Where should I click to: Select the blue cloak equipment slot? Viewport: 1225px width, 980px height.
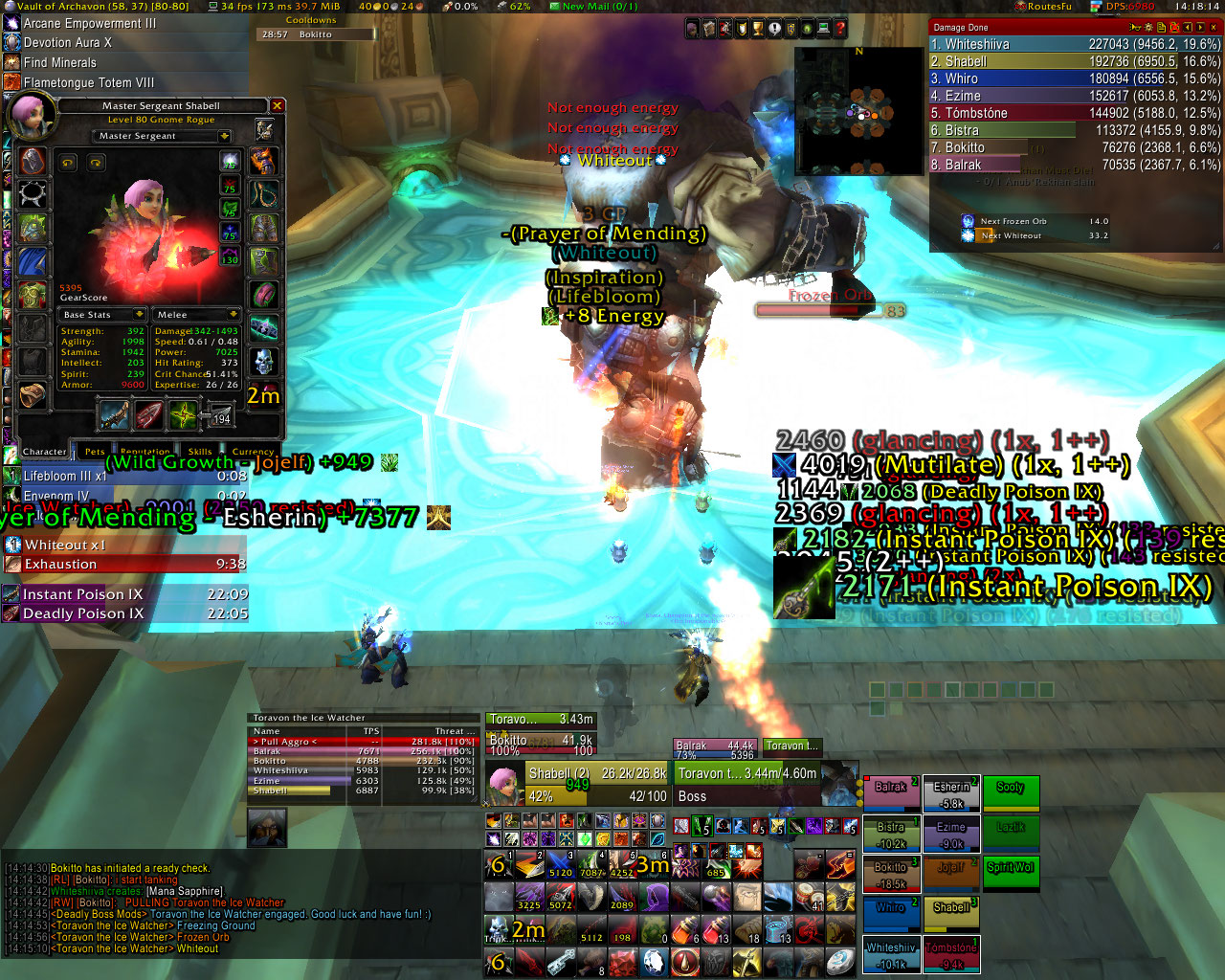click(x=33, y=260)
